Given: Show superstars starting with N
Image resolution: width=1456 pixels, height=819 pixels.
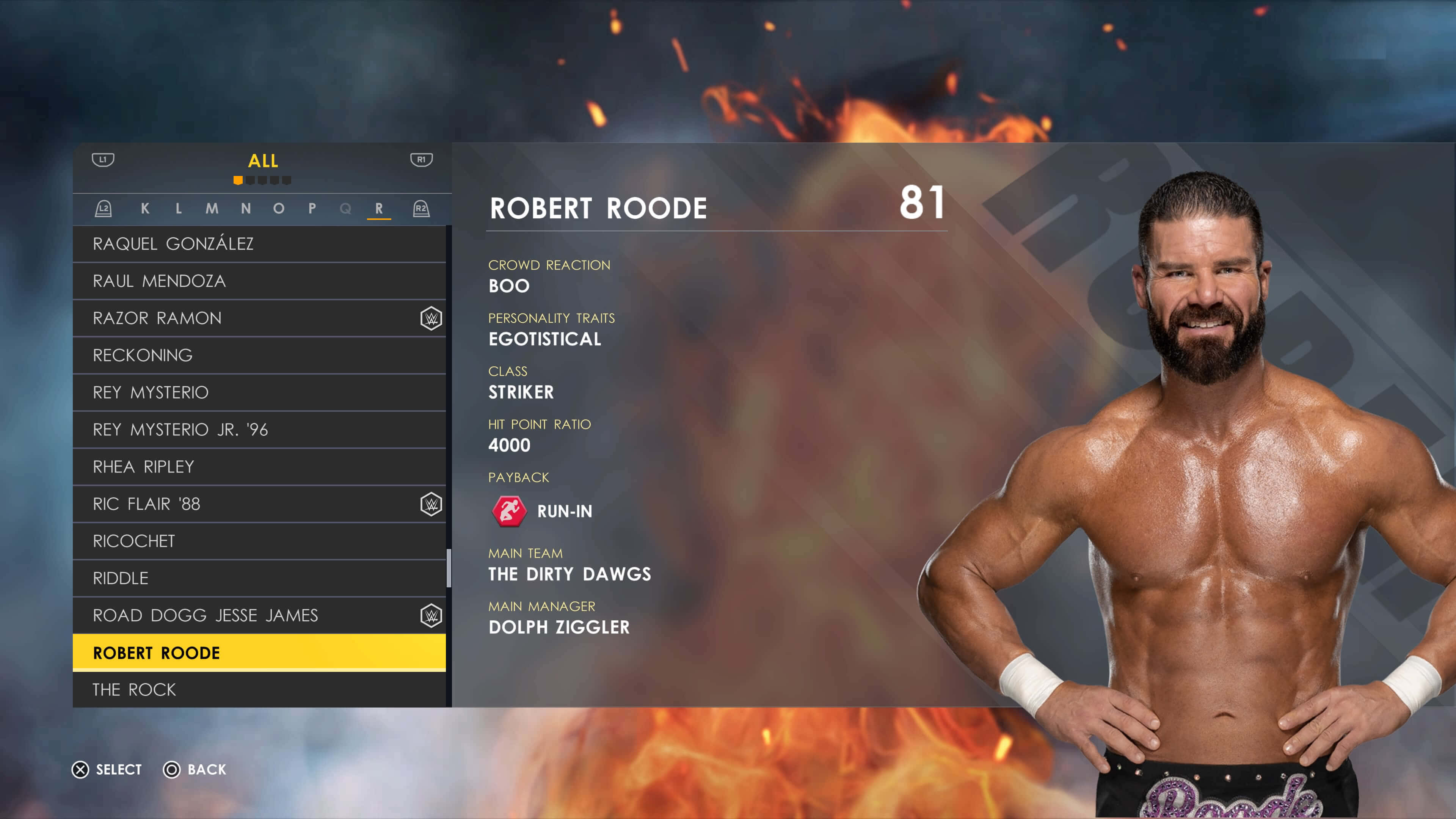Looking at the screenshot, I should [246, 209].
